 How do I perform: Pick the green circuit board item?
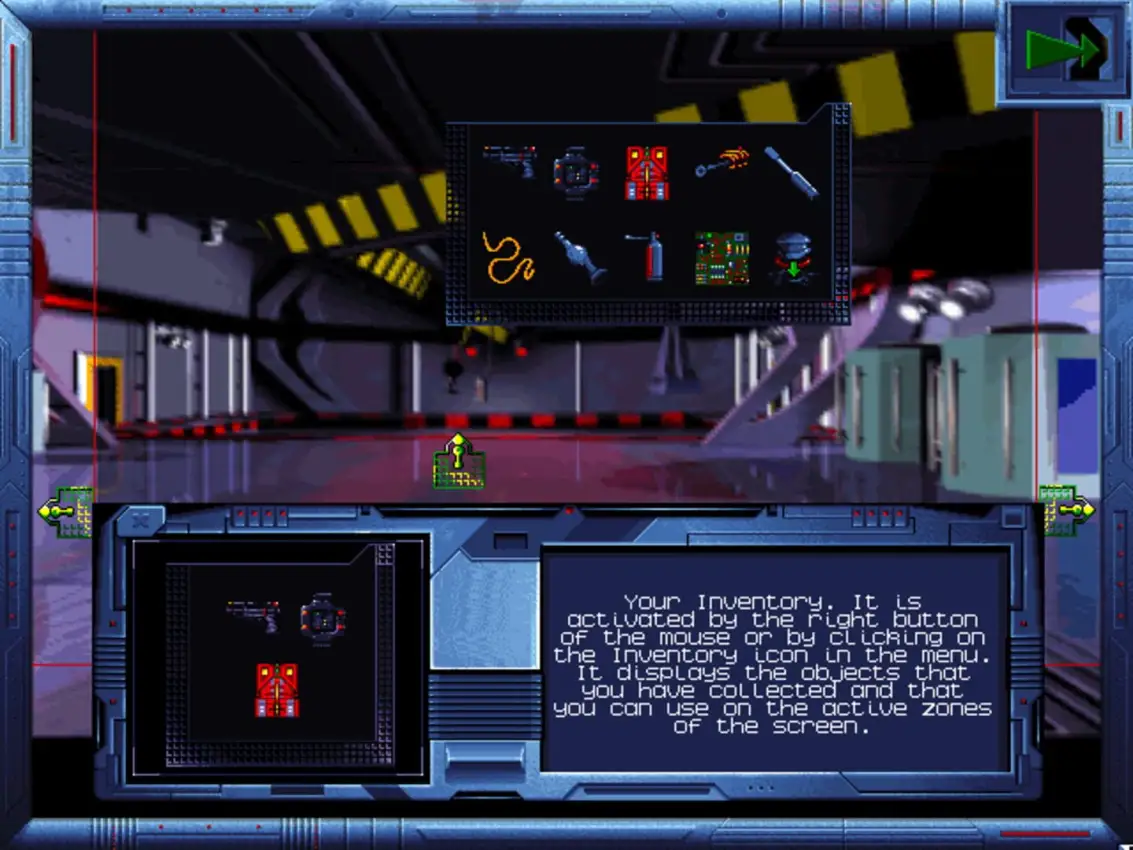click(722, 258)
